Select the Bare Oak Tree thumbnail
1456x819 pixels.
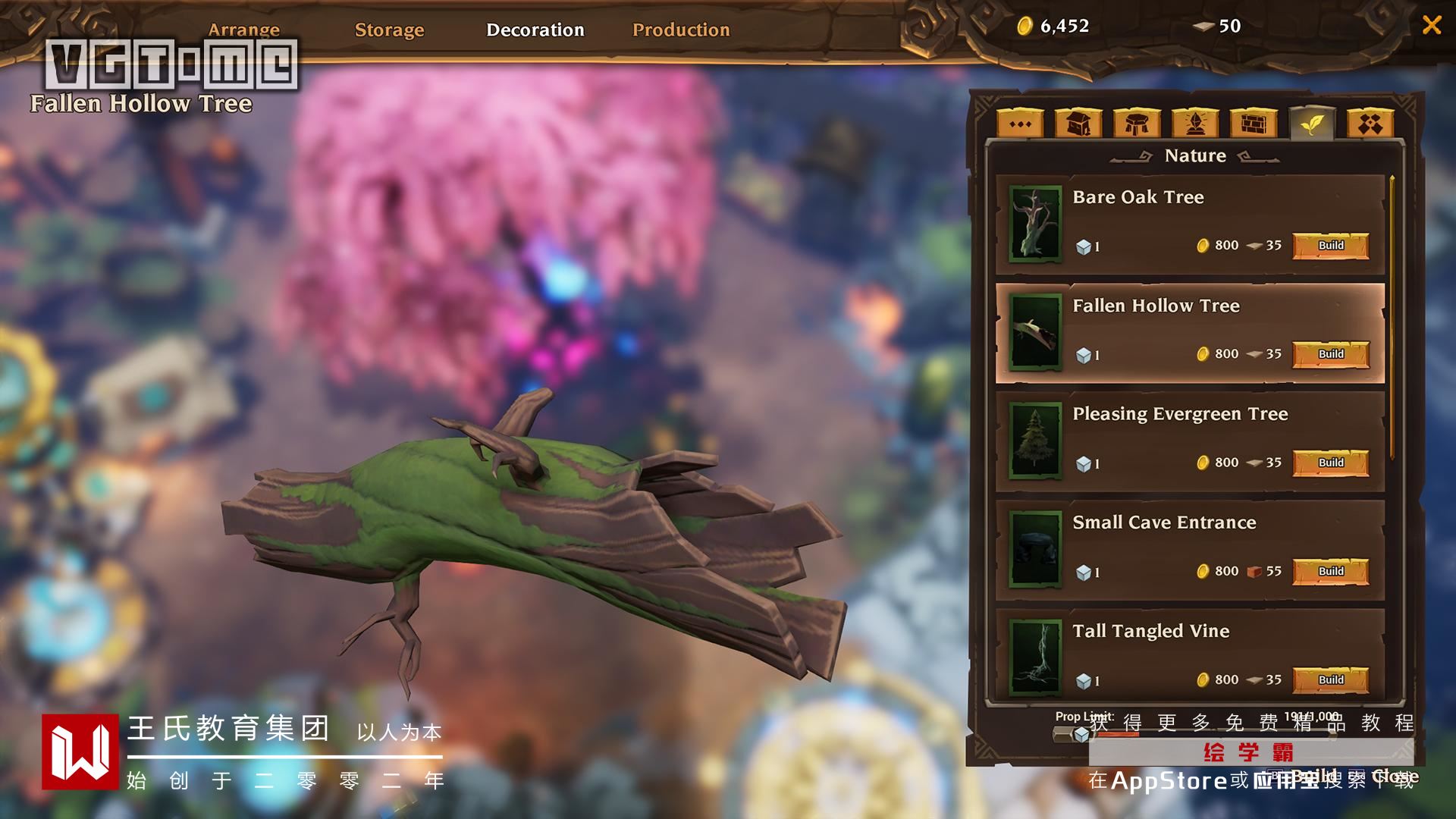1035,224
